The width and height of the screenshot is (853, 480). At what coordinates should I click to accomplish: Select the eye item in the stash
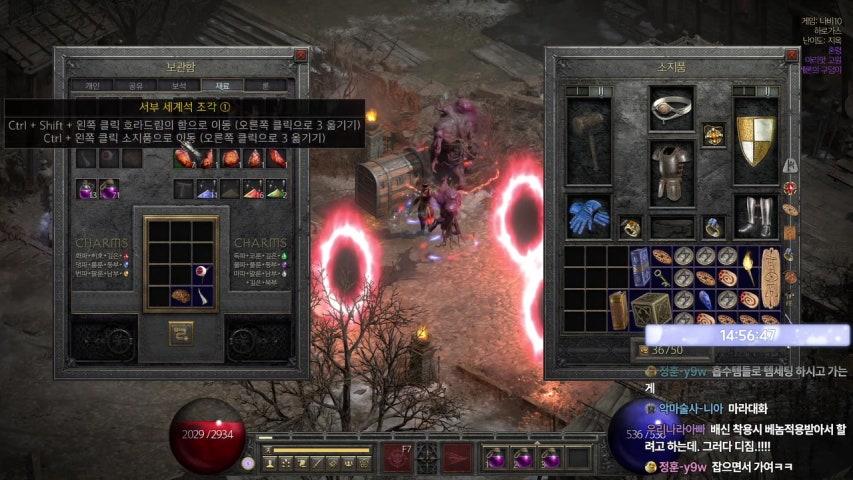204,271
